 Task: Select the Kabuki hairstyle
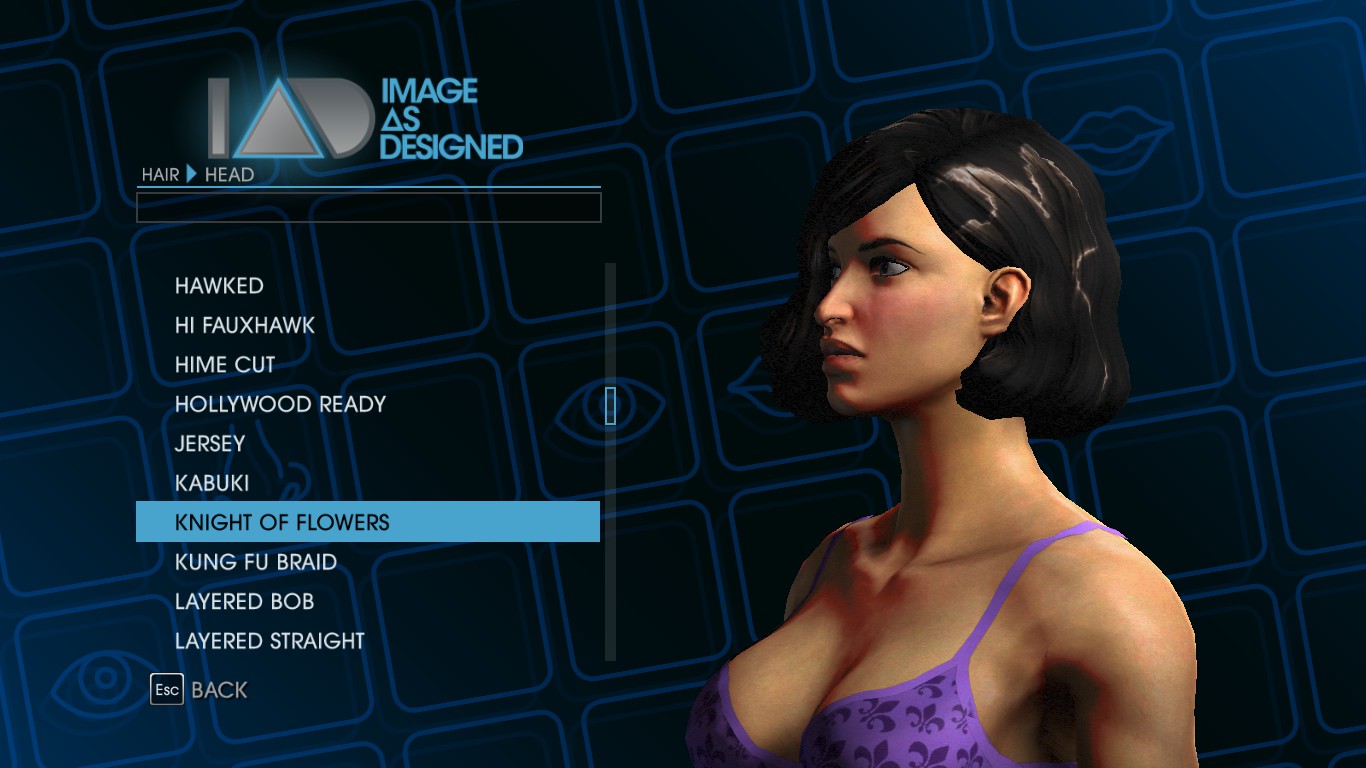(212, 483)
